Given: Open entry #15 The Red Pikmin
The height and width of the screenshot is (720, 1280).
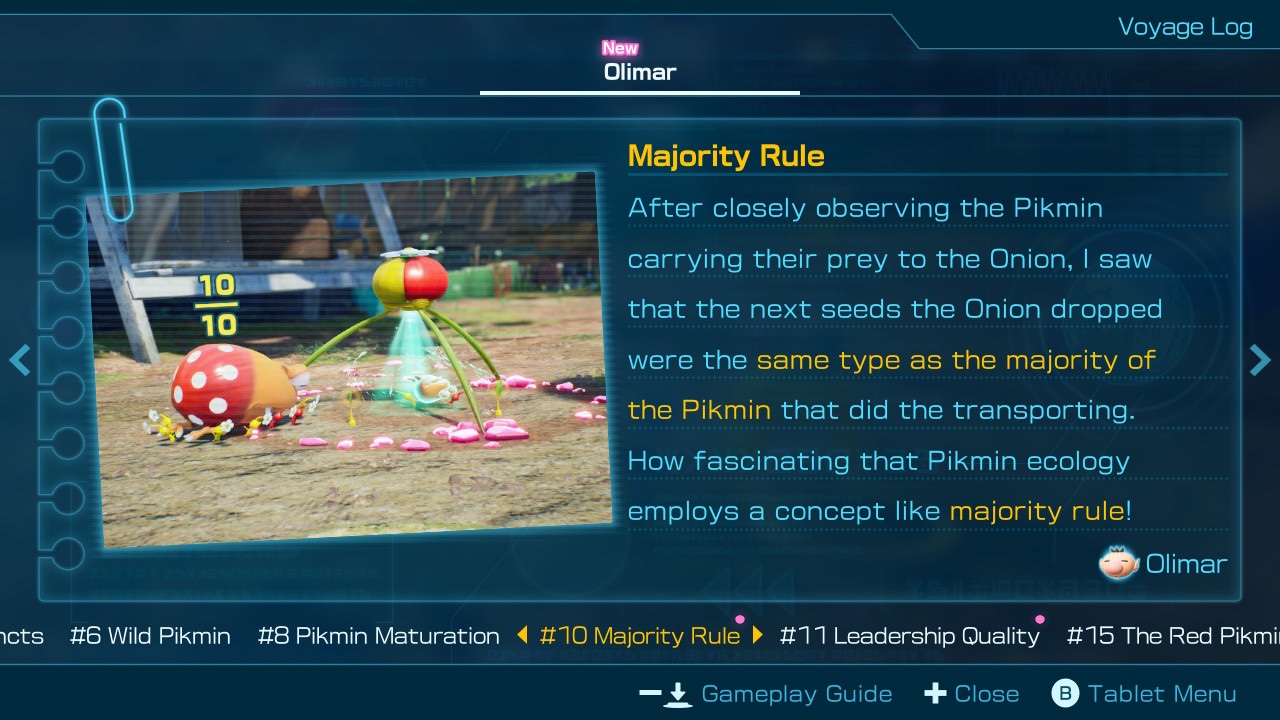Looking at the screenshot, I should (x=1172, y=636).
